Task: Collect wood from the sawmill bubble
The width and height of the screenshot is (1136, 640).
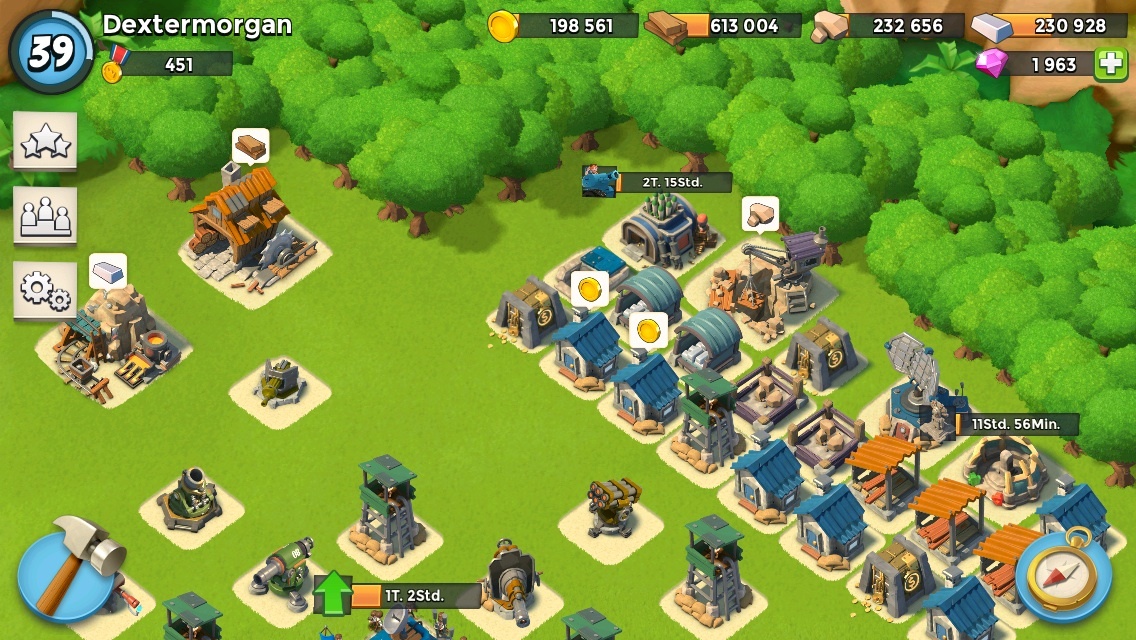Action: [251, 146]
